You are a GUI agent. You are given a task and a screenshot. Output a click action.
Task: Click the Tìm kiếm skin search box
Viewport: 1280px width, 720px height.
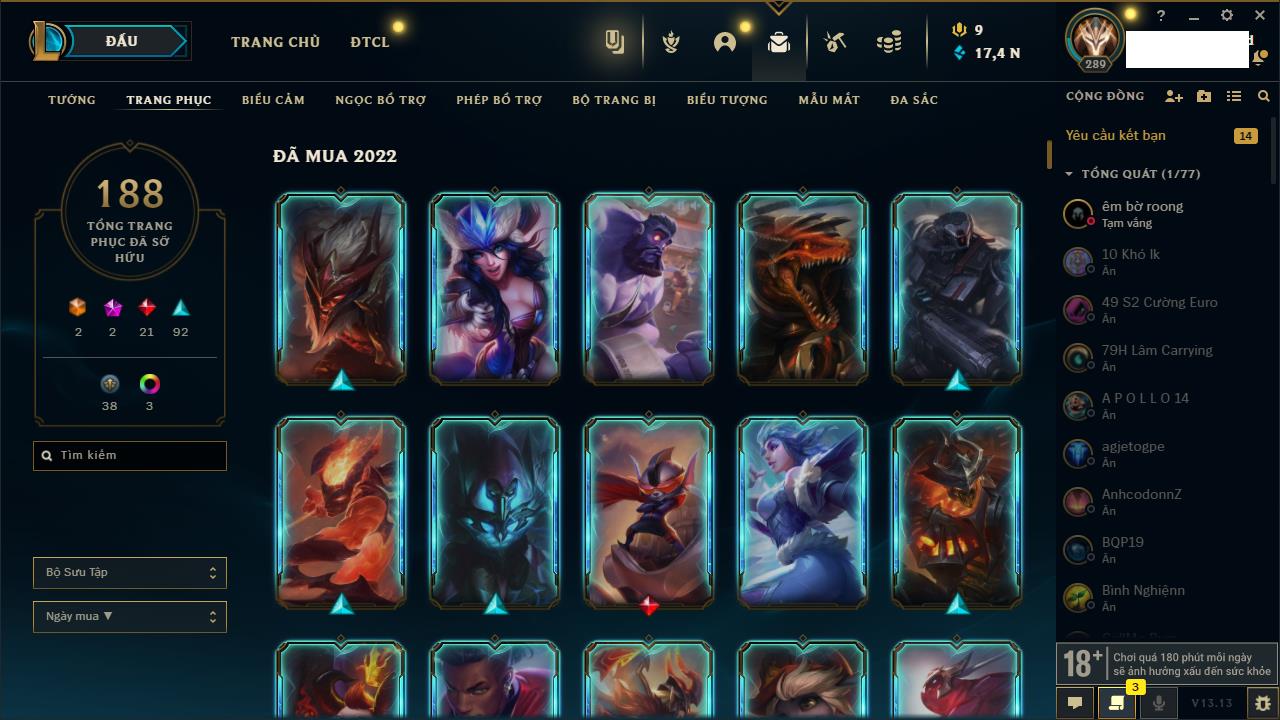pos(130,456)
